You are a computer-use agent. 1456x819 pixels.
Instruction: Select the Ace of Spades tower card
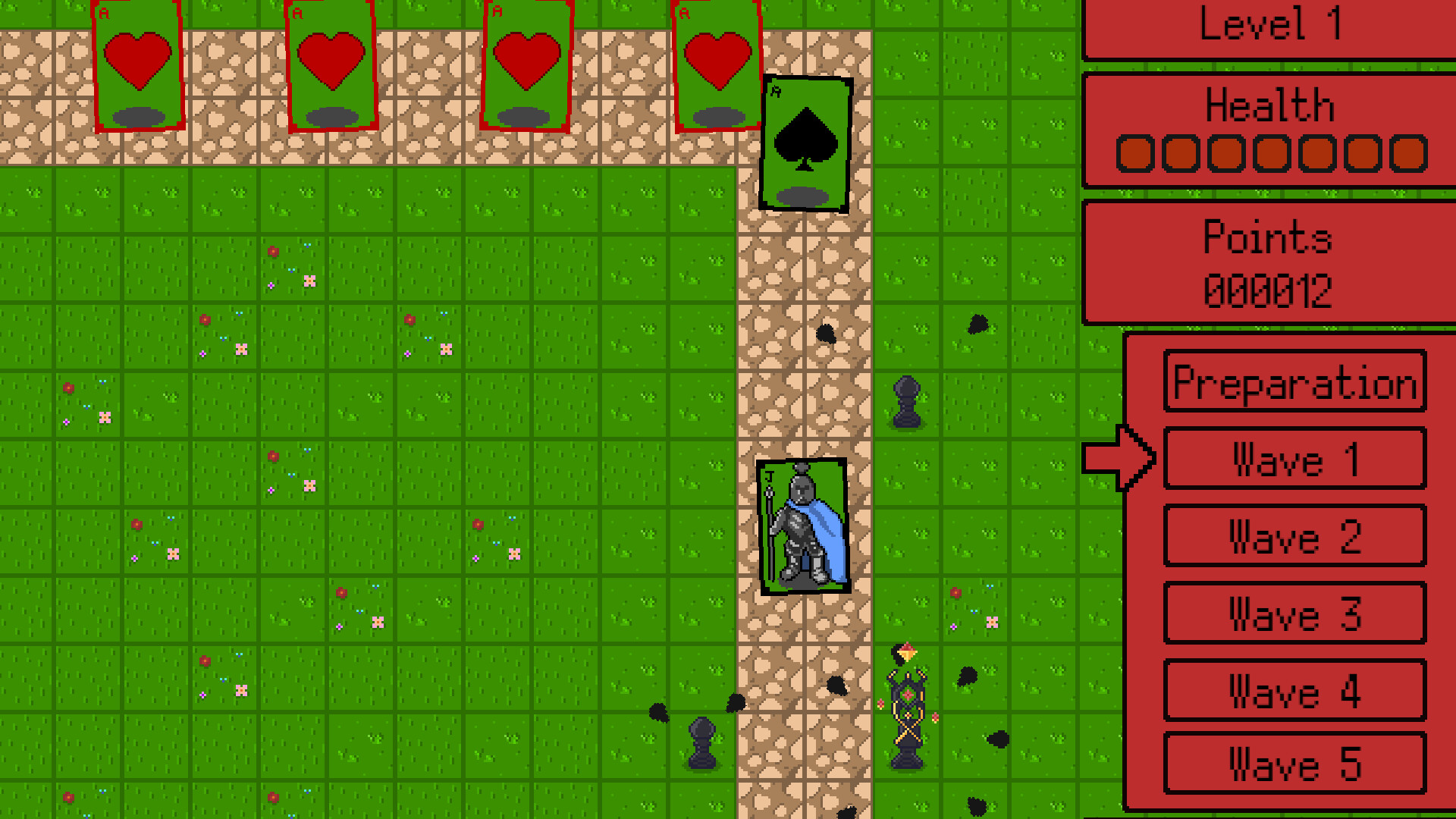click(805, 144)
